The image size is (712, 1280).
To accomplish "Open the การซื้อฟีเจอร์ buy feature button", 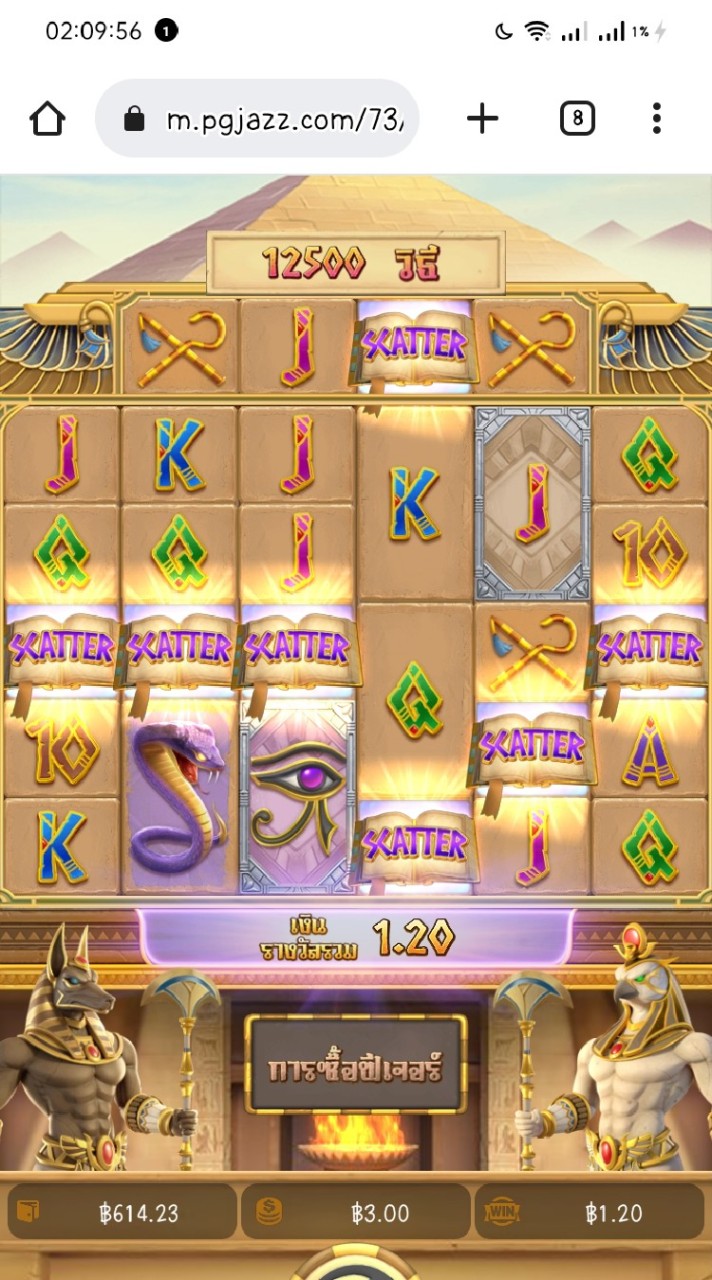I will pyautogui.click(x=355, y=1066).
